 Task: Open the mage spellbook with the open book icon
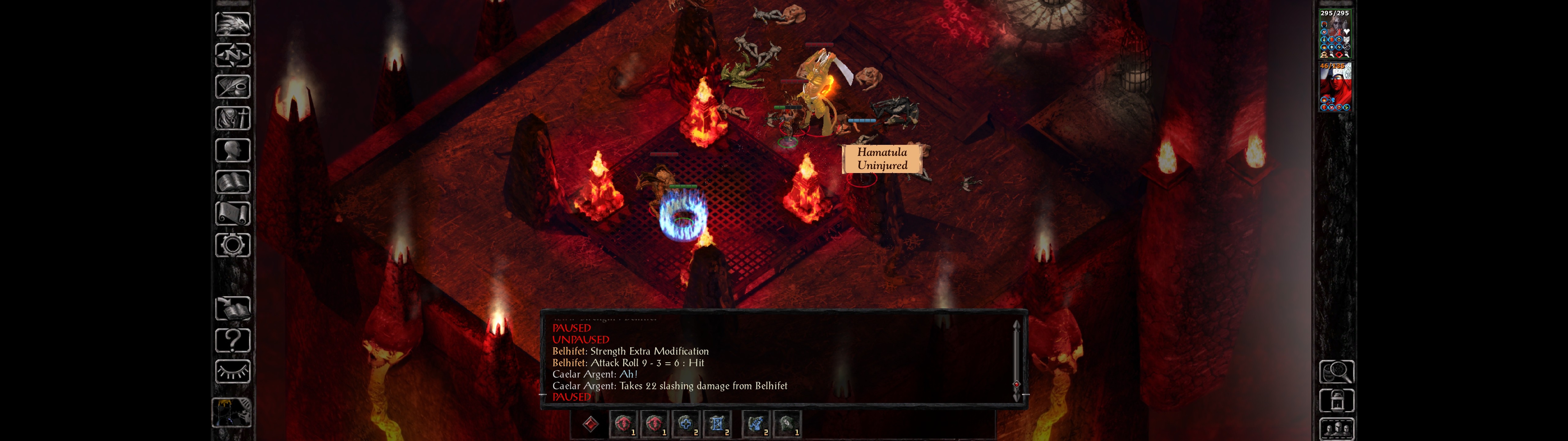(x=232, y=182)
